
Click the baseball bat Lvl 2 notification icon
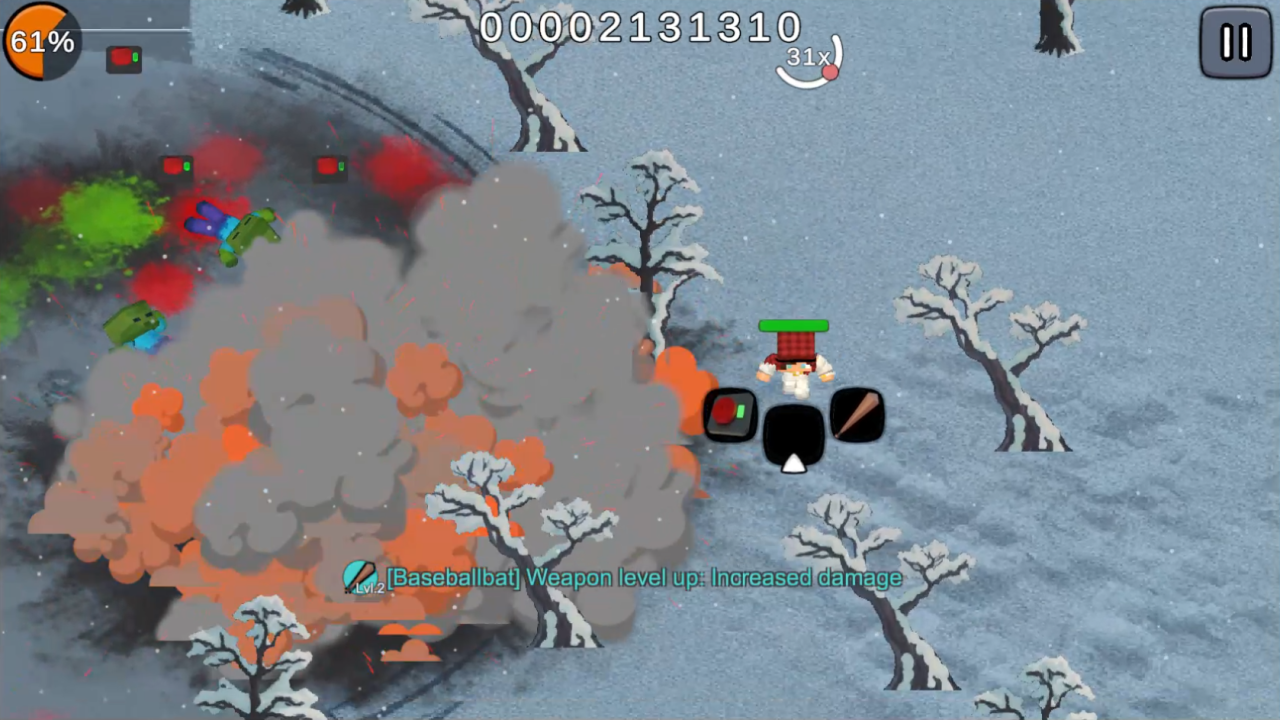coord(359,577)
